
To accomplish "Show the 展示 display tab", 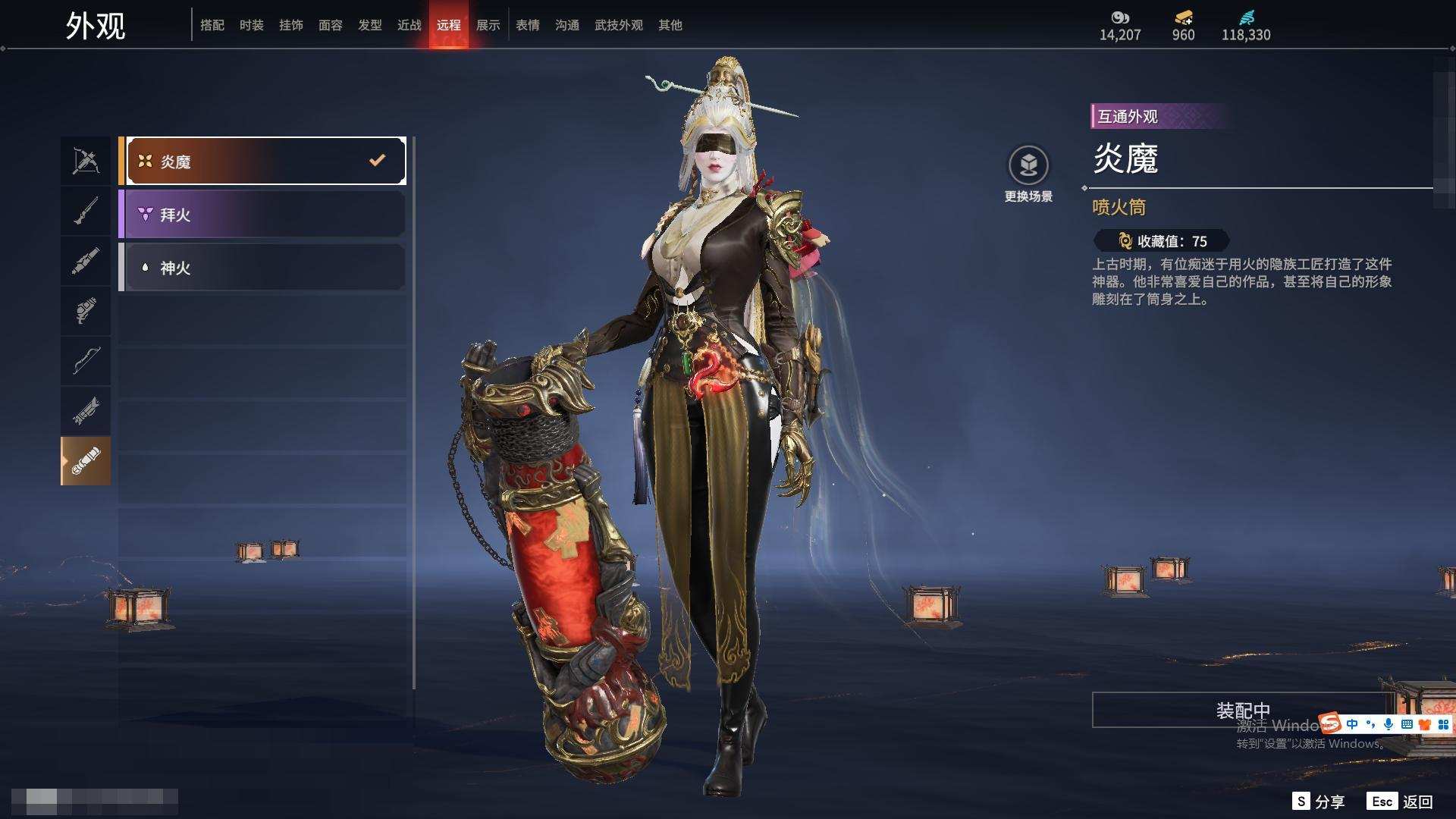I will pyautogui.click(x=488, y=25).
